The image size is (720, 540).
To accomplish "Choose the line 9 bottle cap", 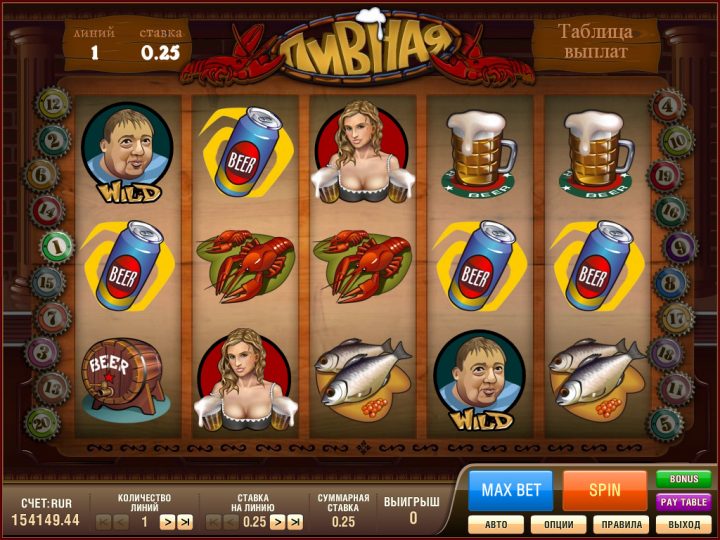I will coord(679,246).
